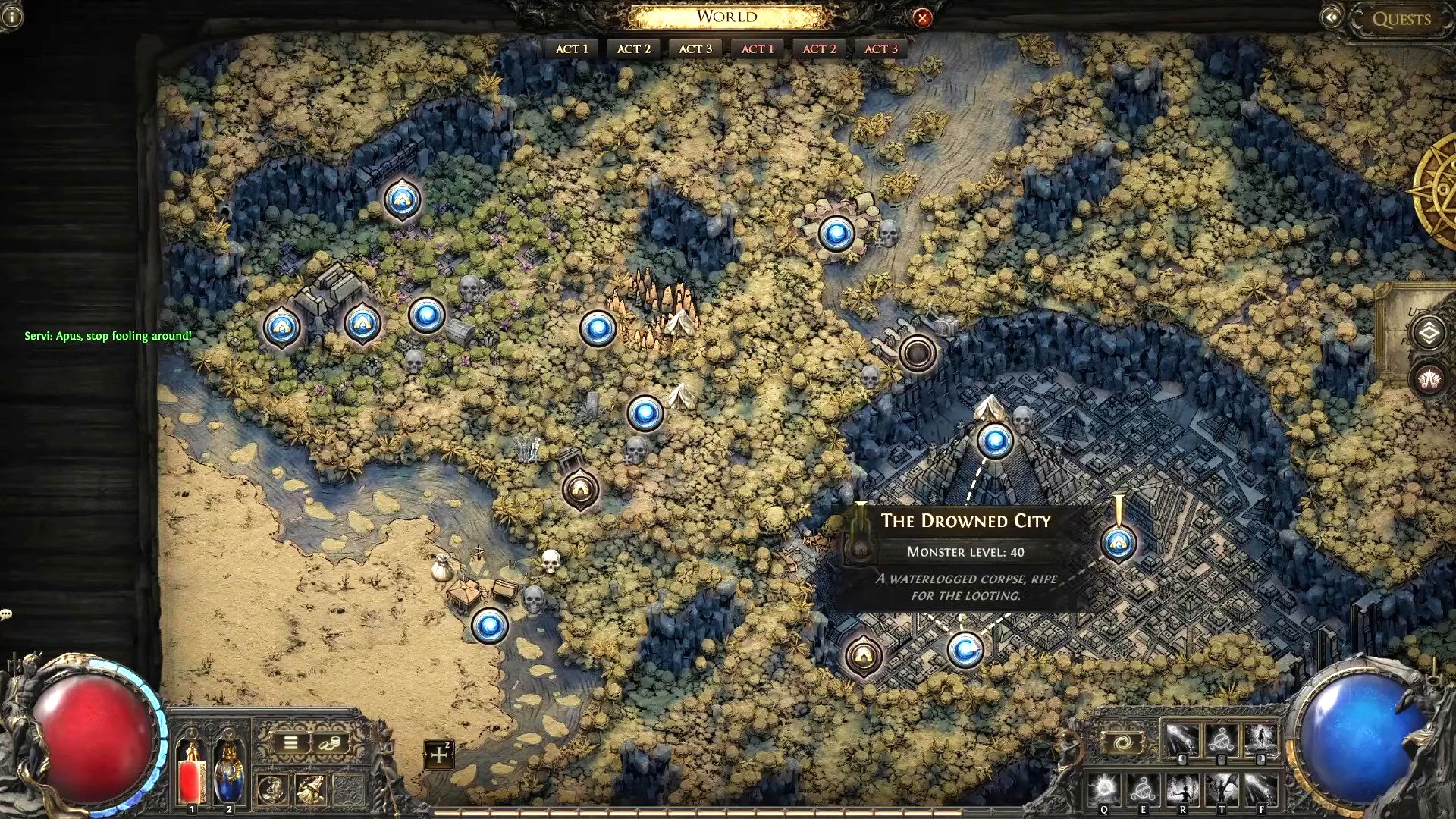
Task: Click the Ascendancy emblem on the right edge
Action: coord(1430,379)
